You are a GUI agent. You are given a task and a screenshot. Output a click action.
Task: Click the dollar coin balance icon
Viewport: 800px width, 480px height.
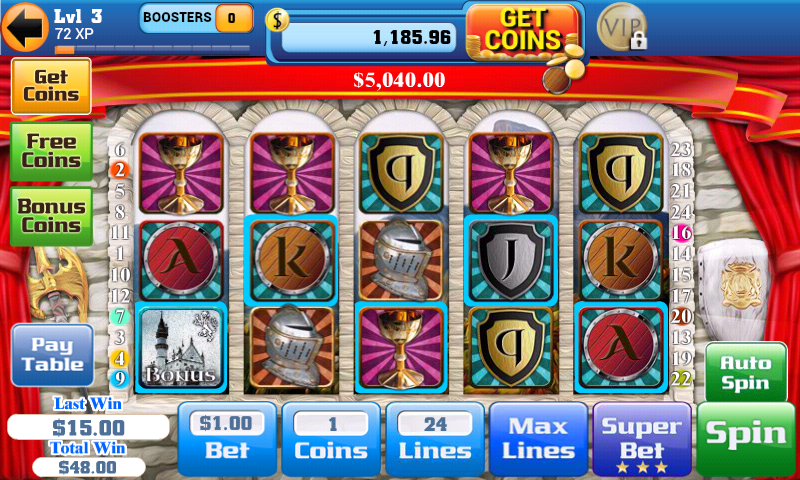(276, 20)
